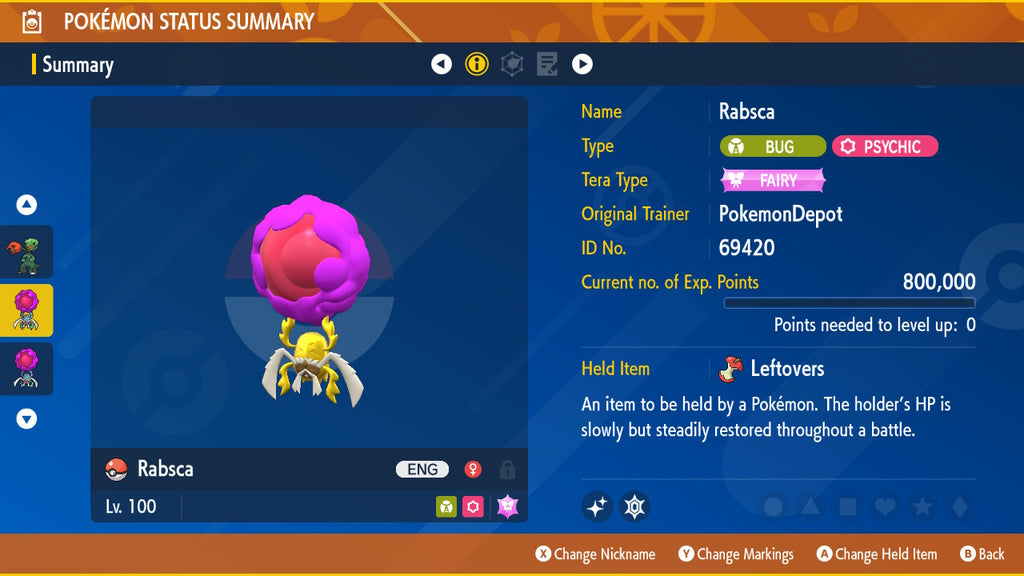Toggle the star marking
The height and width of the screenshot is (576, 1024).
pos(922,507)
